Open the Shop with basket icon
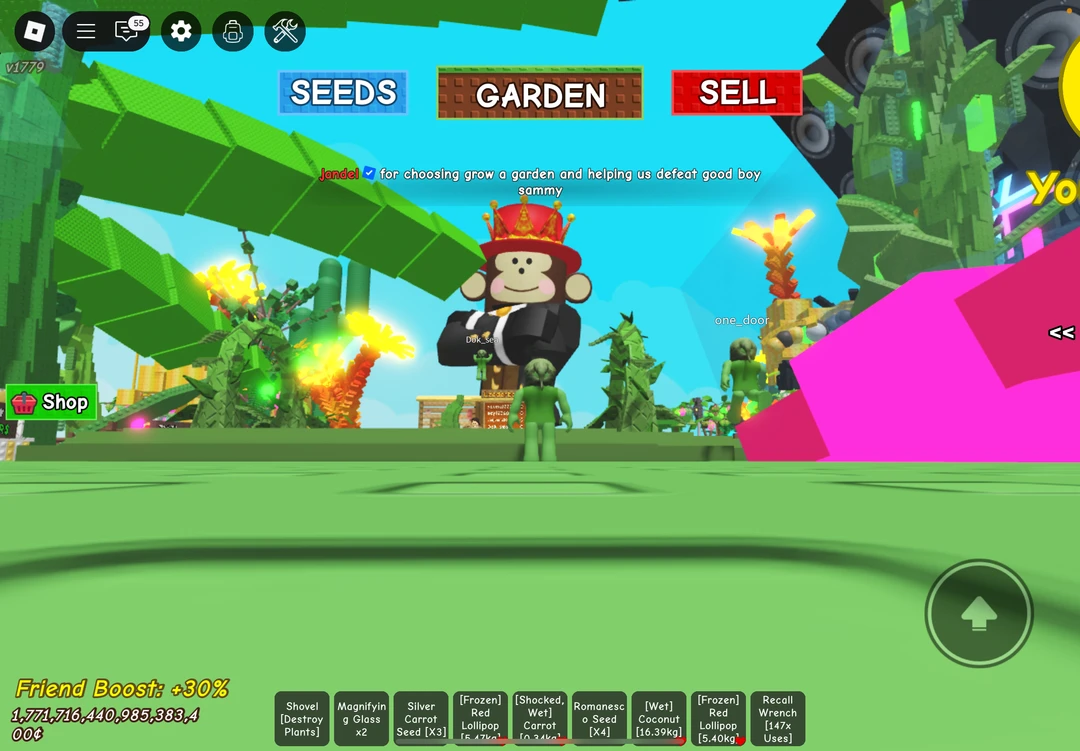The image size is (1080, 751). click(52, 402)
